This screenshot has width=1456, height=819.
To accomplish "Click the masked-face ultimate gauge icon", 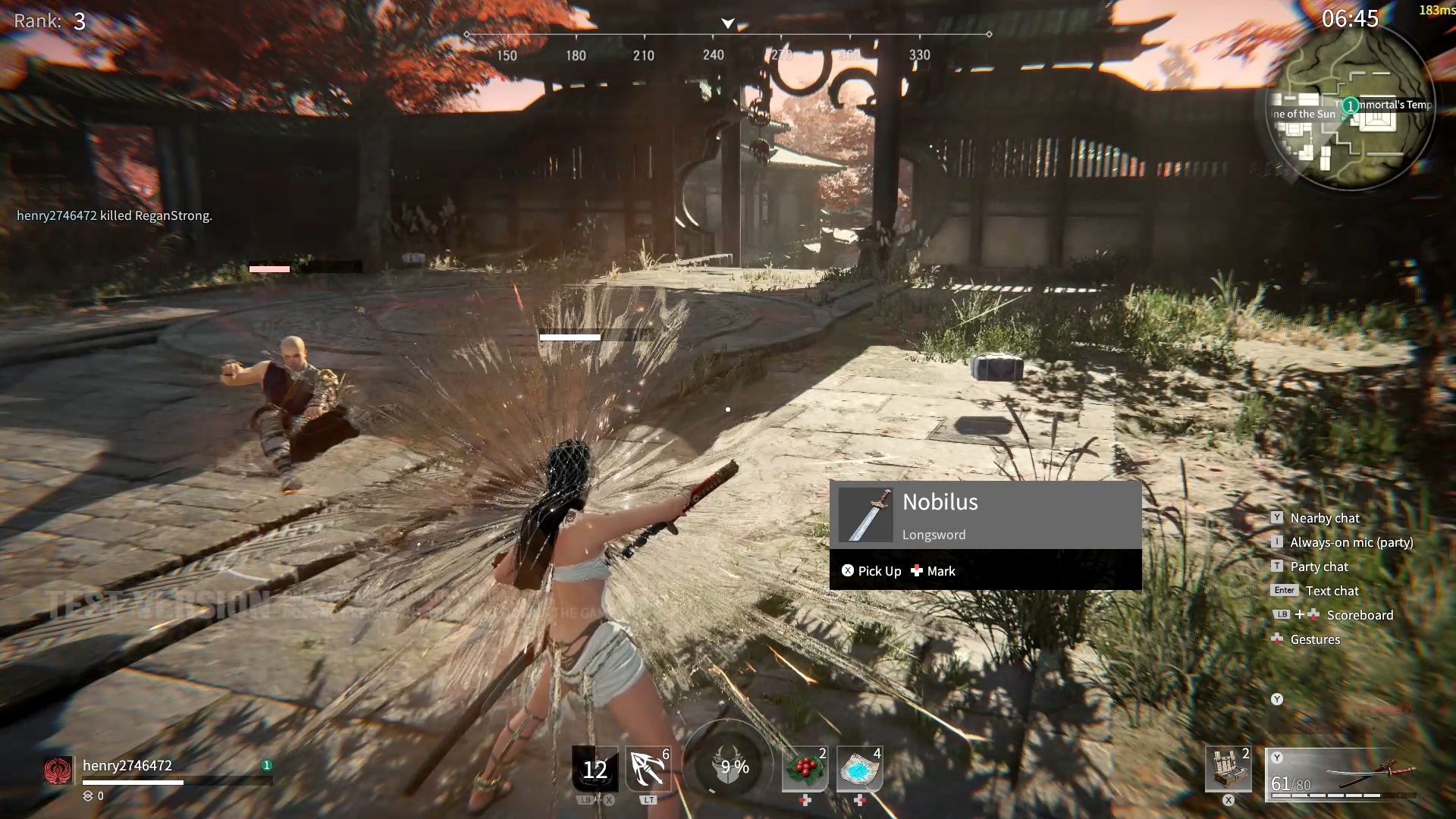I will pos(728,766).
